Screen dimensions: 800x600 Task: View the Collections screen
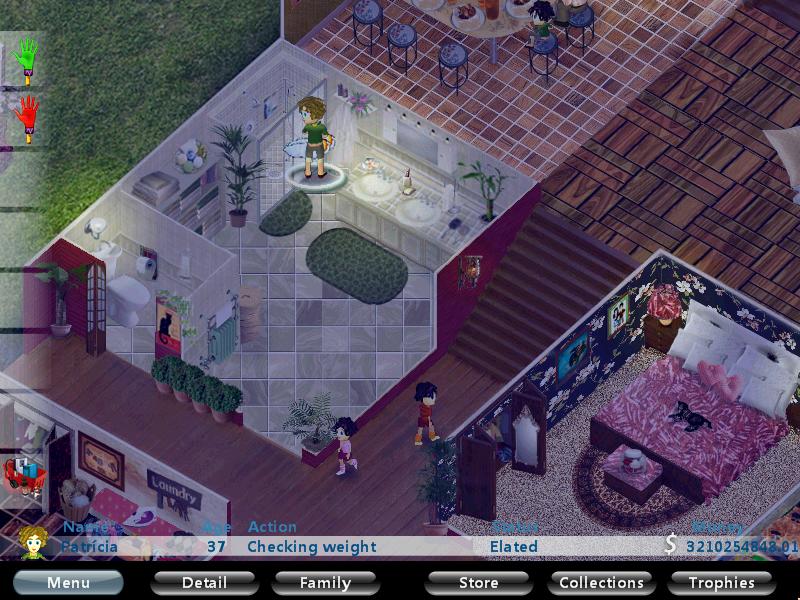tap(601, 582)
